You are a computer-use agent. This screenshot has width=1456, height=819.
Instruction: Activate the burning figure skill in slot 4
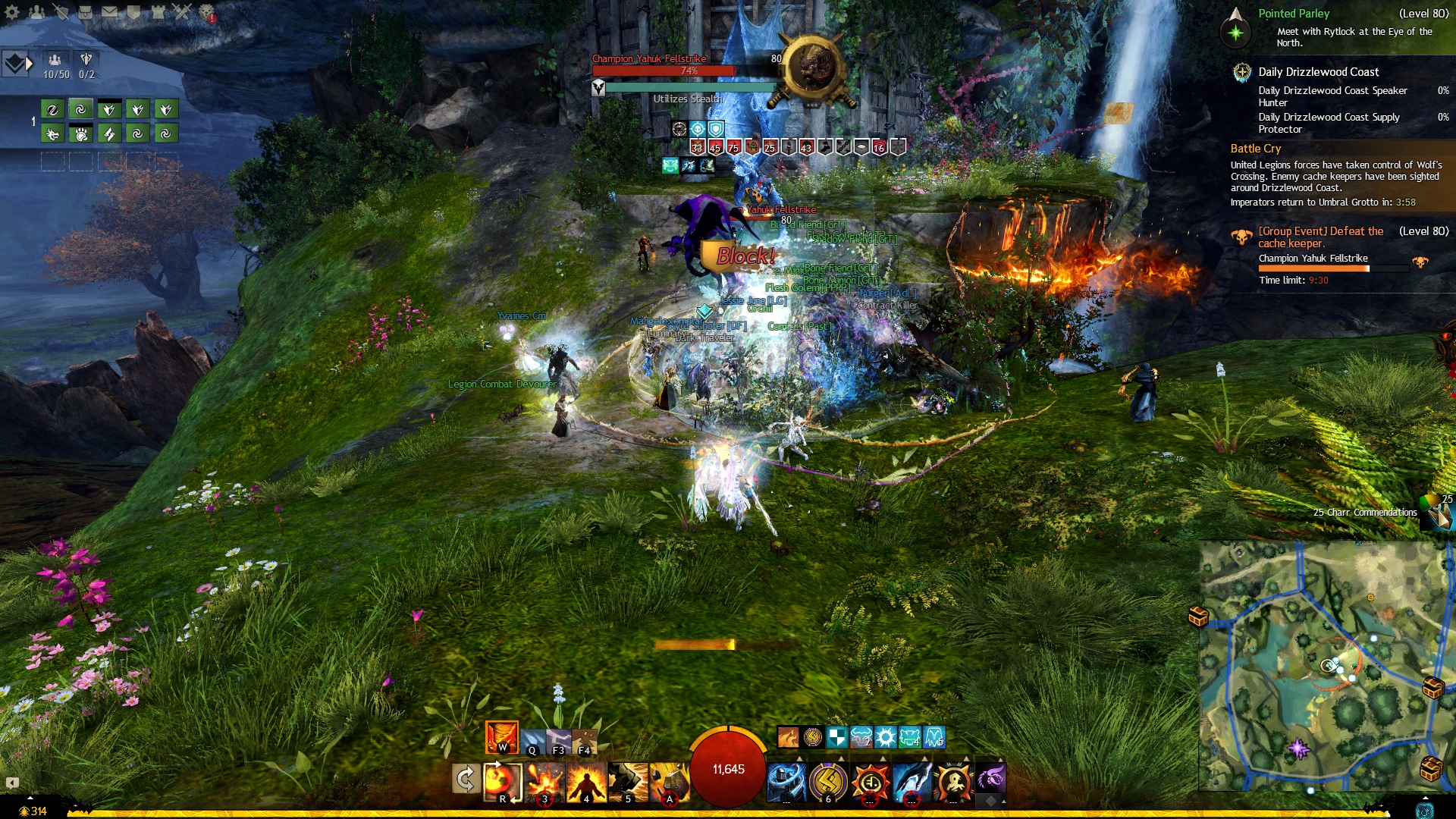(x=586, y=781)
